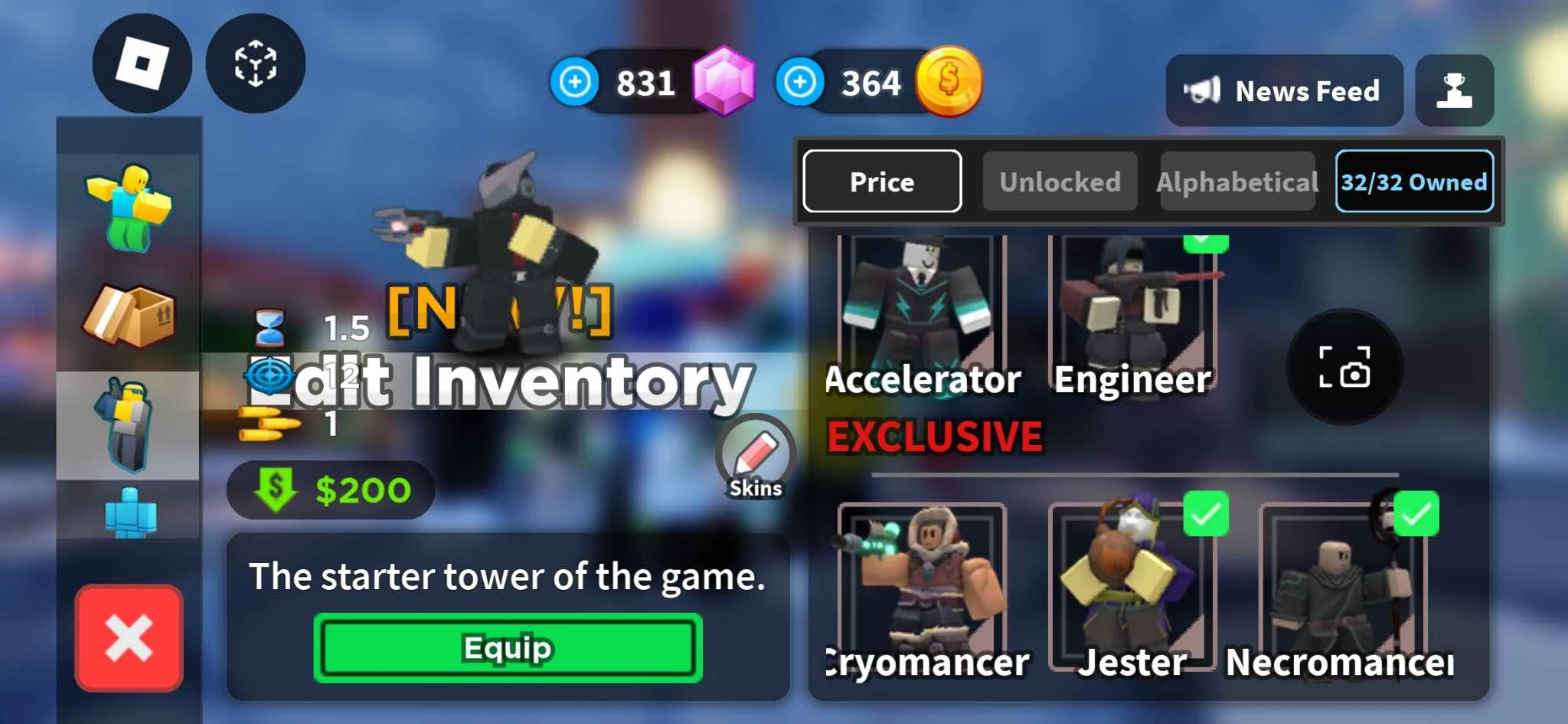Click the coins plus icon to buy coins

(x=802, y=83)
